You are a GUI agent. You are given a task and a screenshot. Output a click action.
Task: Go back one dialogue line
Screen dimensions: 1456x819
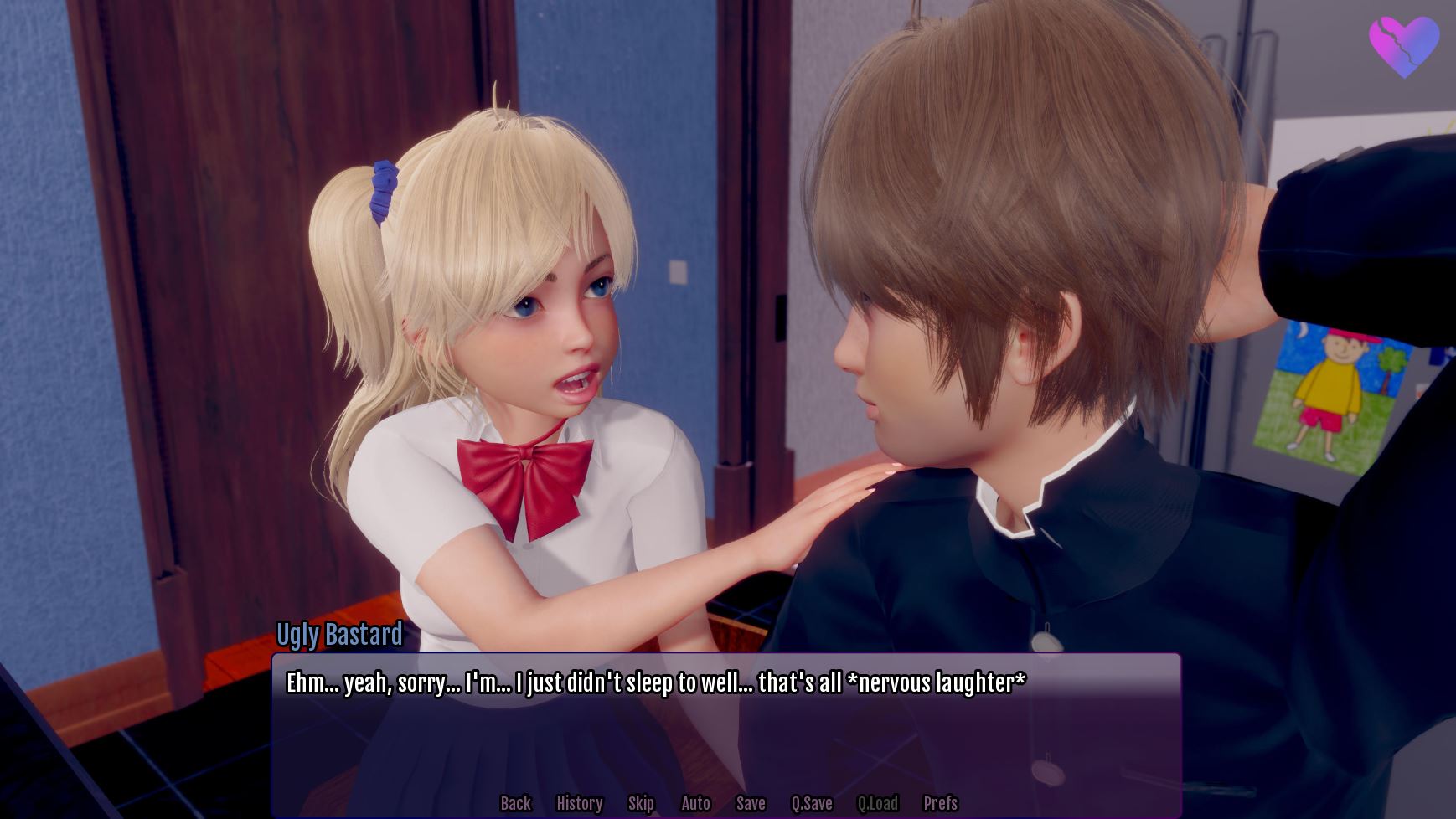click(515, 803)
